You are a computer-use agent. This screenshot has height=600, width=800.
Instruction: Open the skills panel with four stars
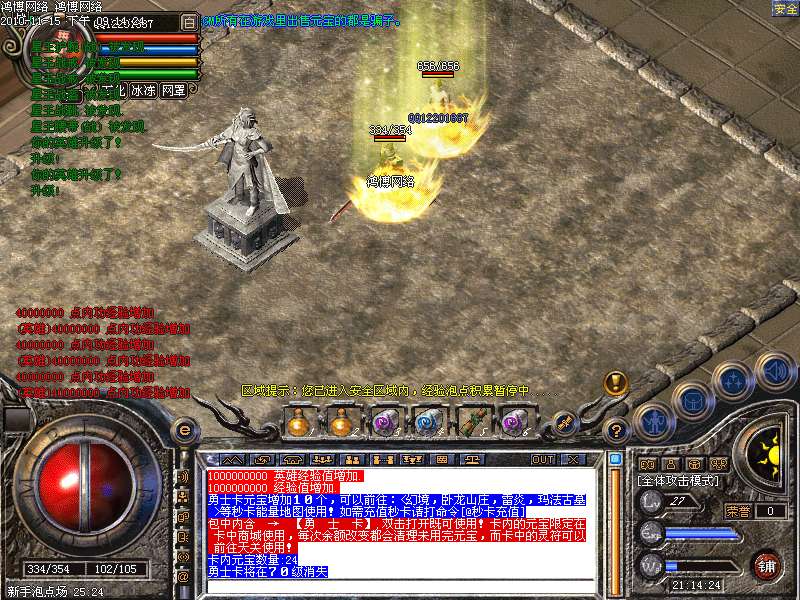click(733, 381)
